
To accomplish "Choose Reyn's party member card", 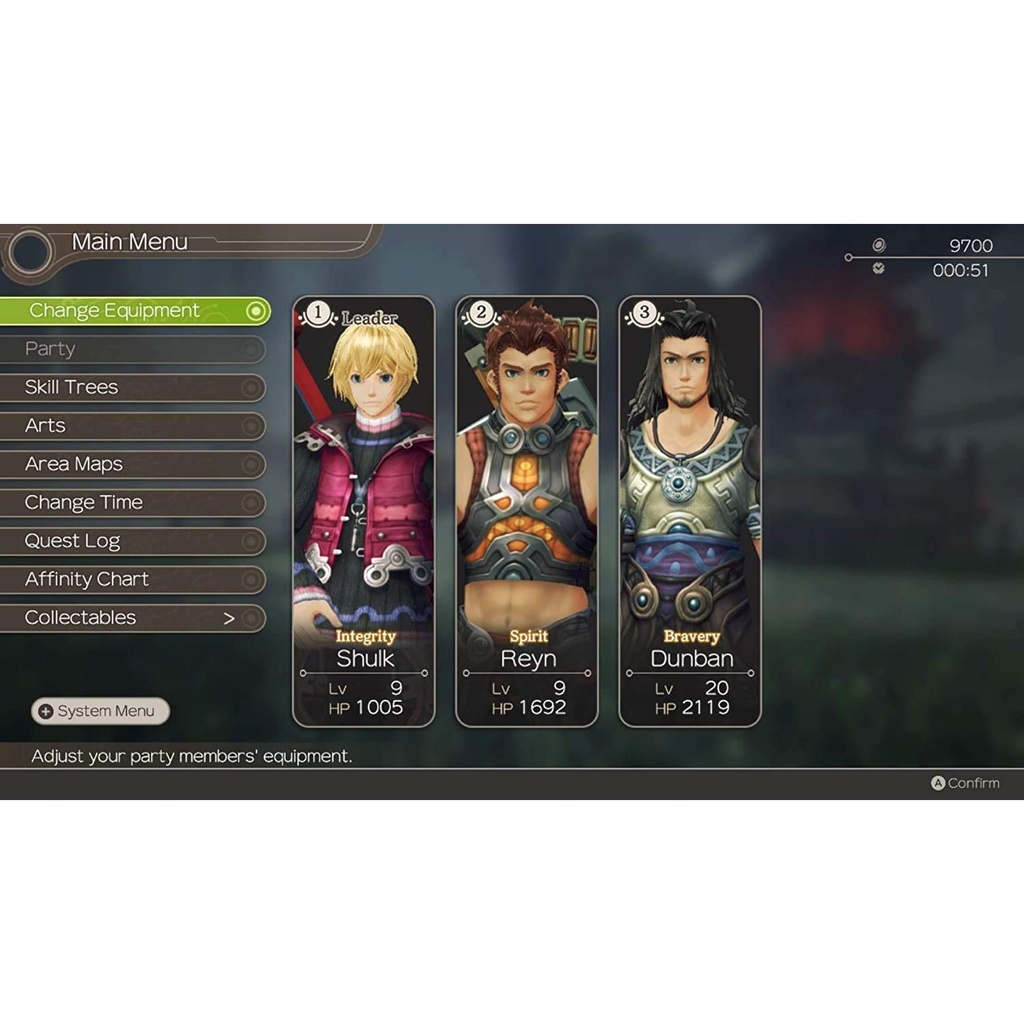I will [x=527, y=510].
